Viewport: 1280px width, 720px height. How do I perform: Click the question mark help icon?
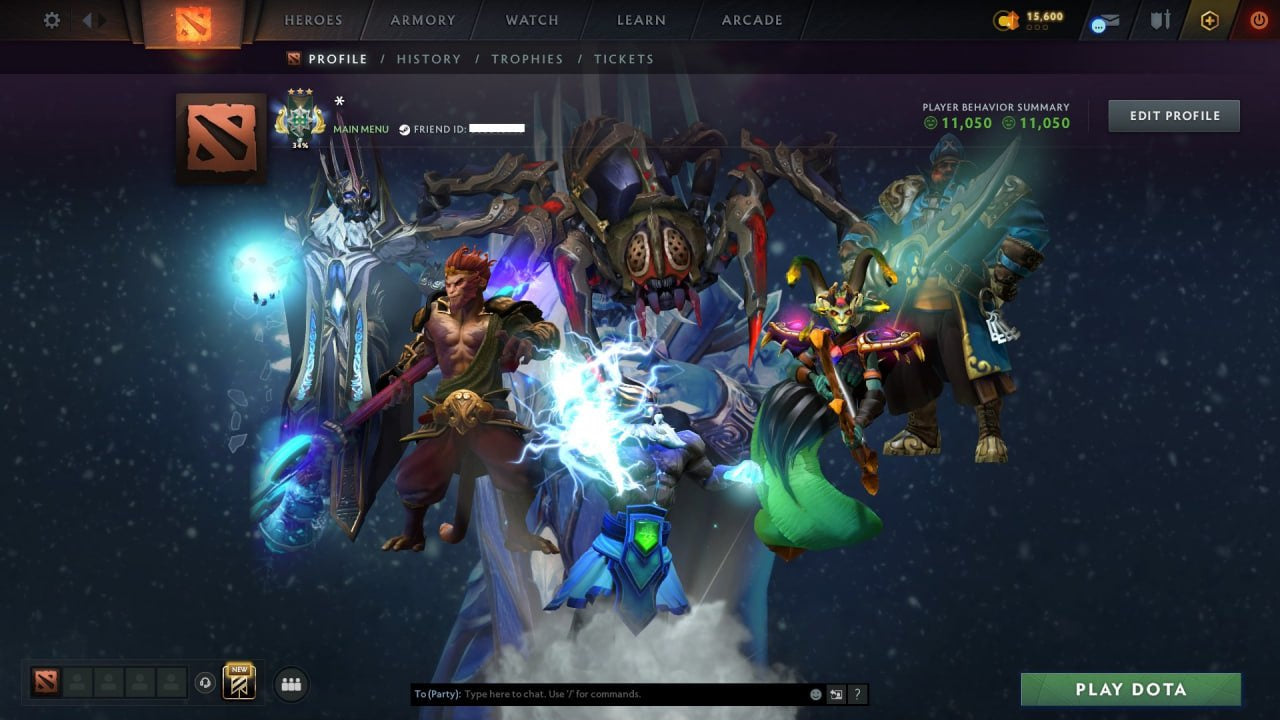coord(856,693)
